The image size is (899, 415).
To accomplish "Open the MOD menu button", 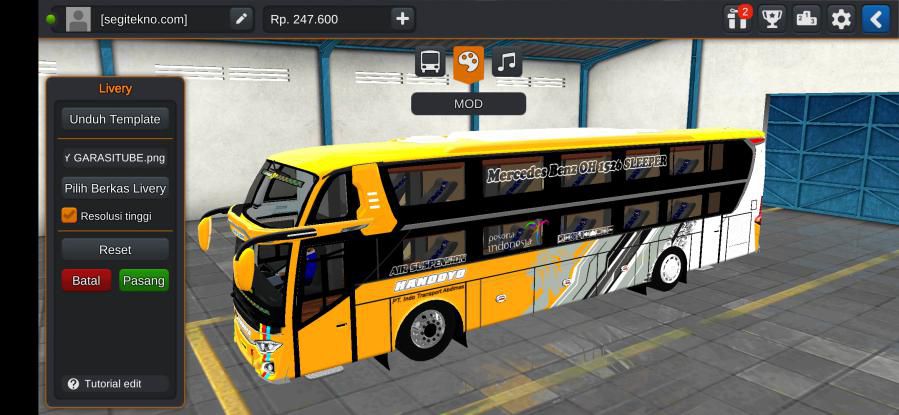I will click(x=468, y=104).
